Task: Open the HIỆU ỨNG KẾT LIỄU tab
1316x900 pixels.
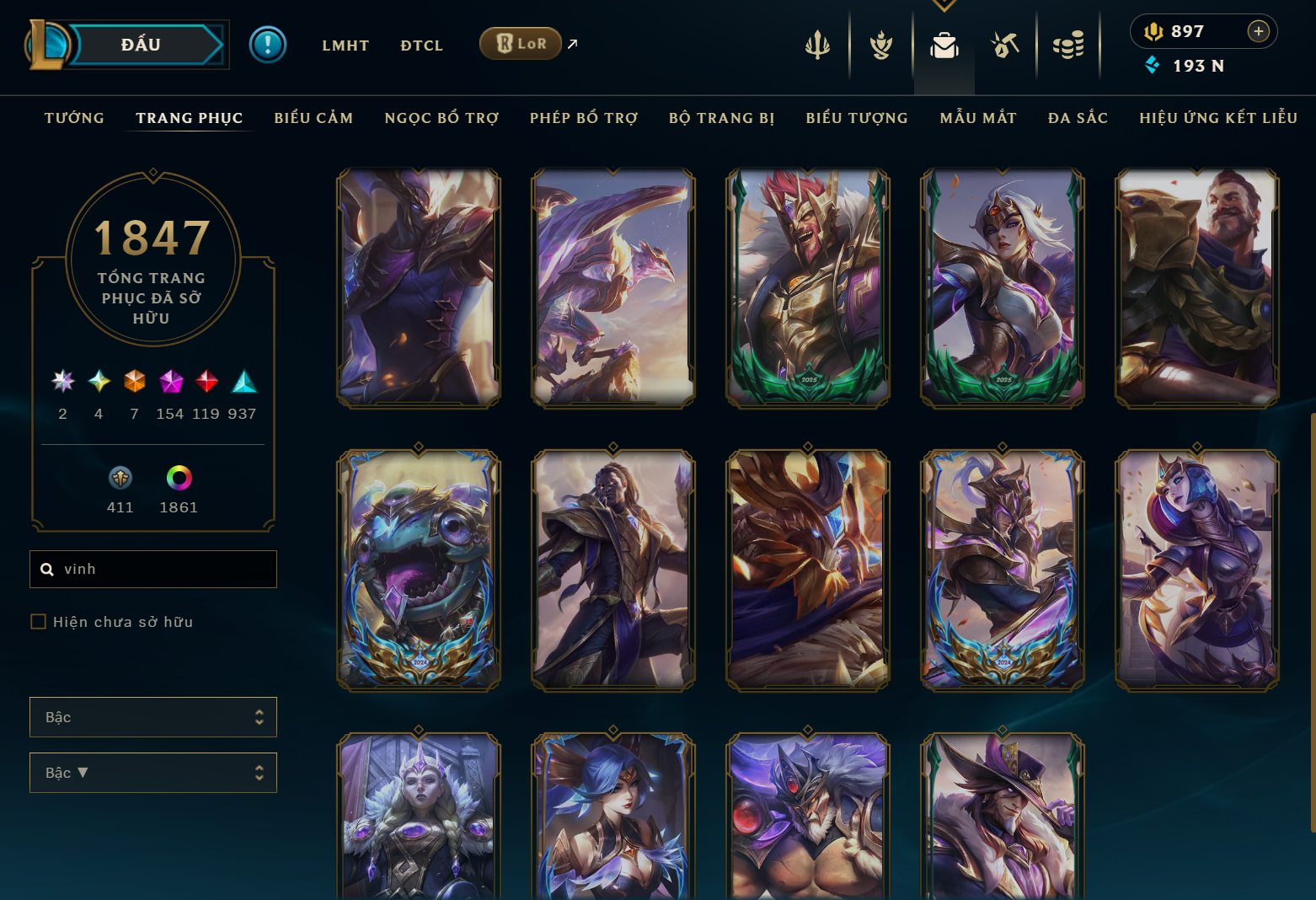Action: (1217, 118)
